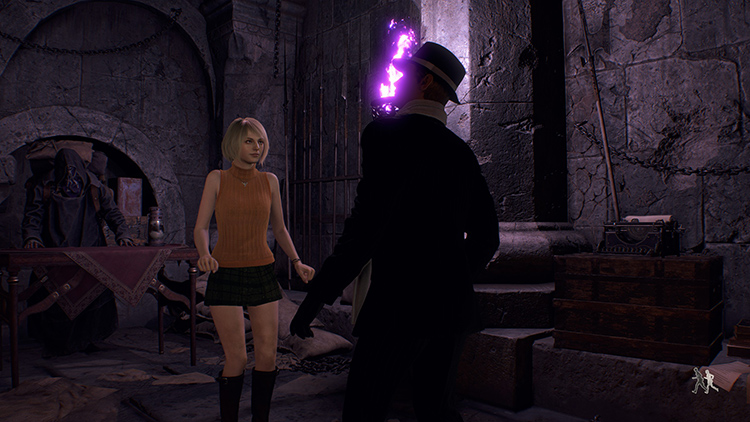Screen dimensions: 750x422
Task: Click the two running figures companion icon
Action: [703, 380]
